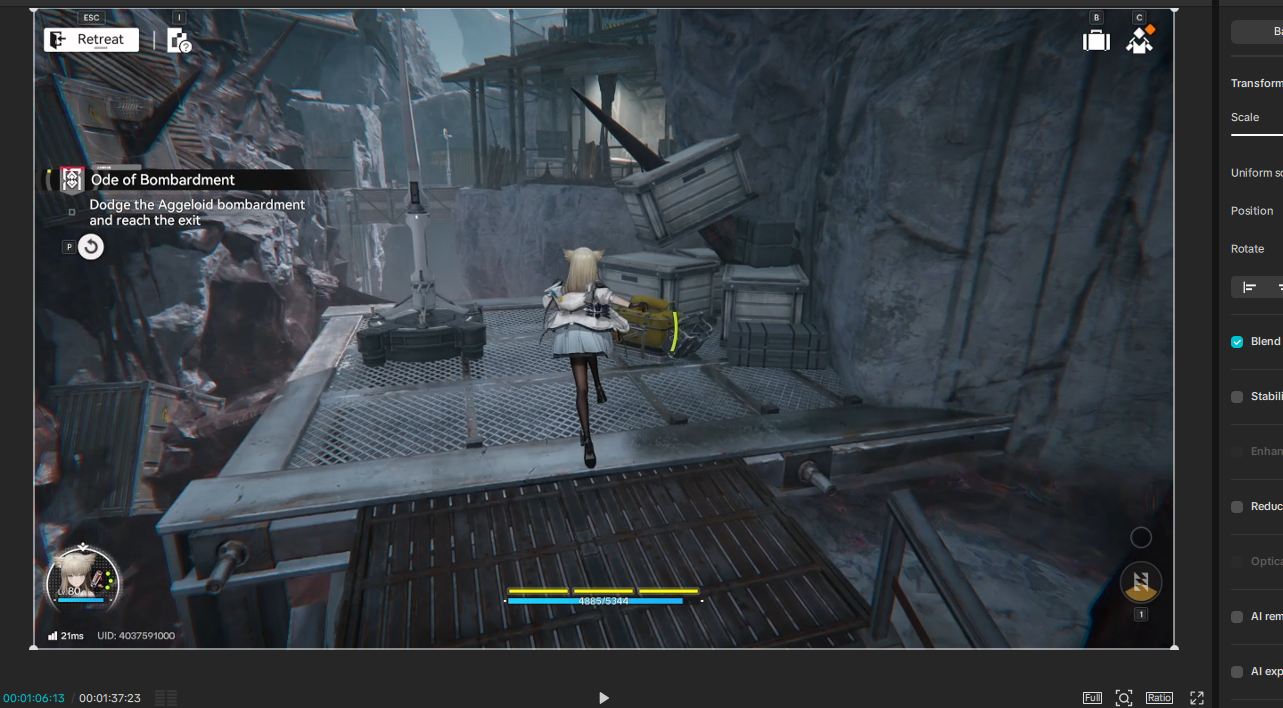Click the Retreat button

click(x=91, y=40)
